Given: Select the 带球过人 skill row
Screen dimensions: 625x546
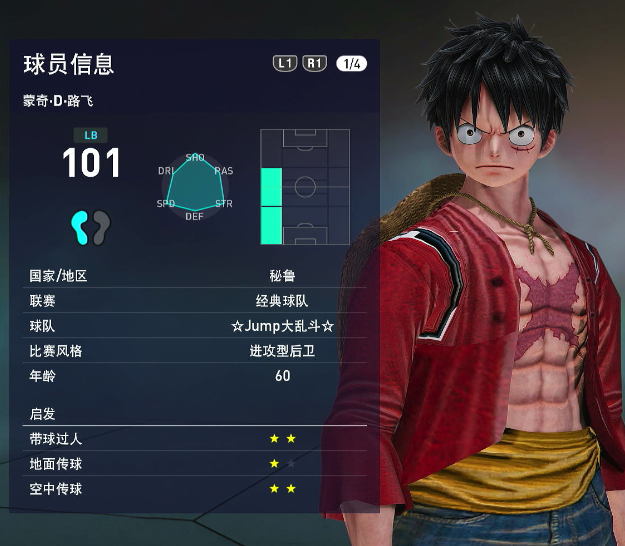Looking at the screenshot, I should coord(197,439).
